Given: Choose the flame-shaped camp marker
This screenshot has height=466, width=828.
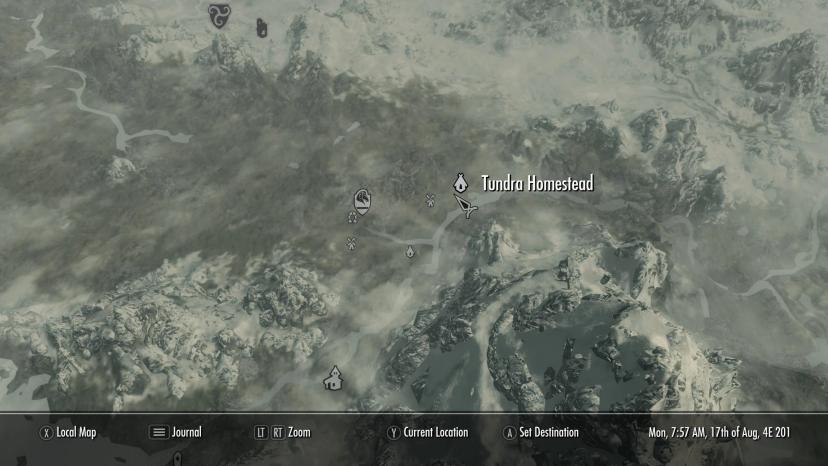Looking at the screenshot, I should click(x=410, y=251).
